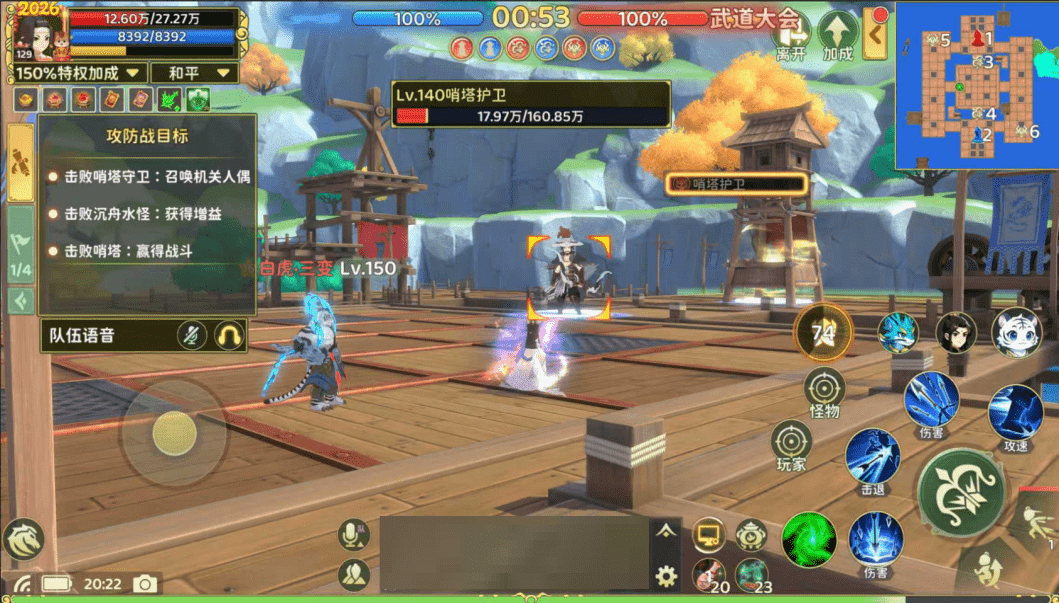Cast the green swirl skill
The height and width of the screenshot is (603, 1059).
coord(809,540)
